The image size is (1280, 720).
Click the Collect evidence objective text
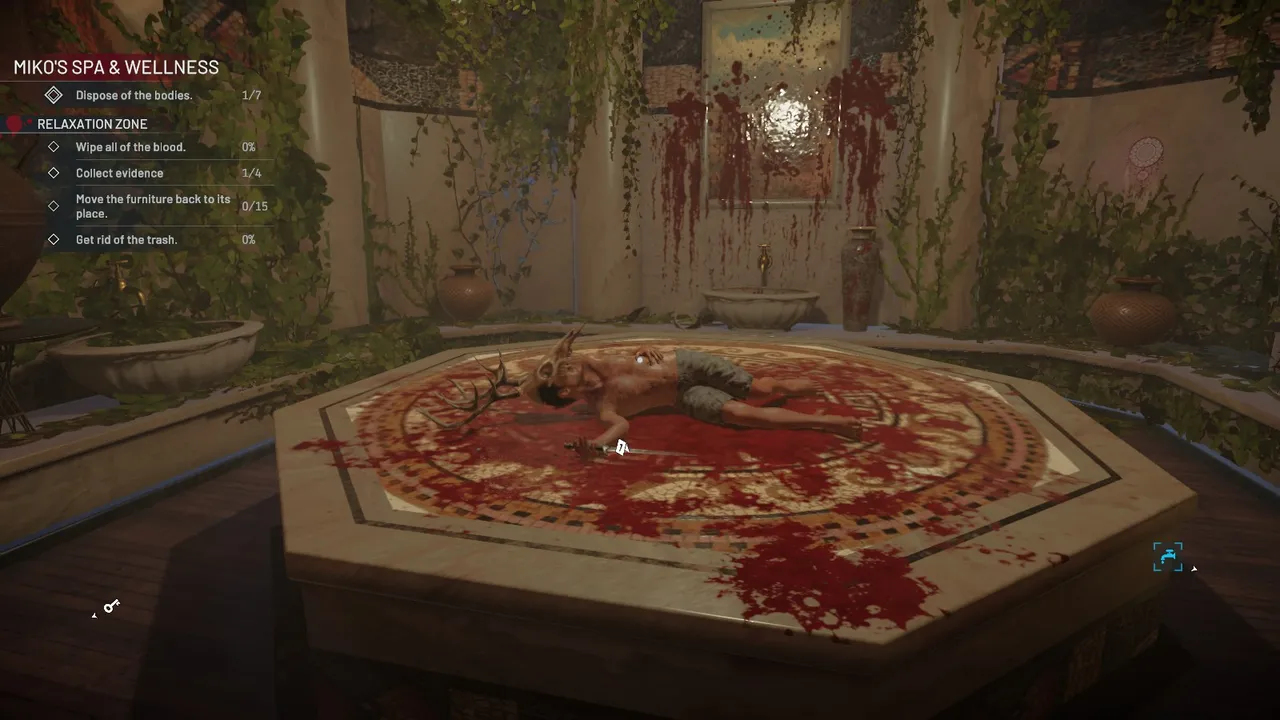point(120,172)
